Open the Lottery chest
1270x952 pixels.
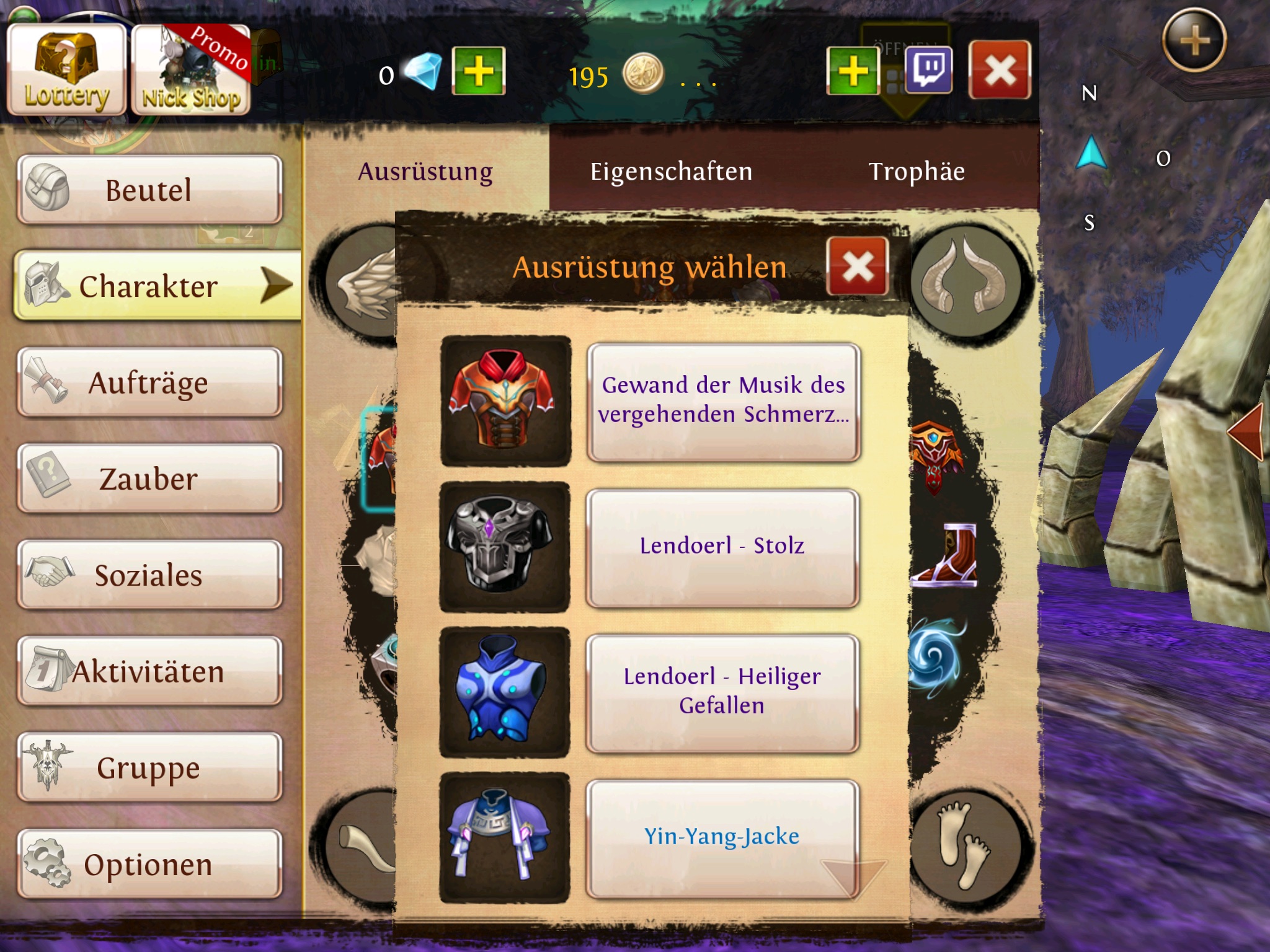(x=66, y=71)
